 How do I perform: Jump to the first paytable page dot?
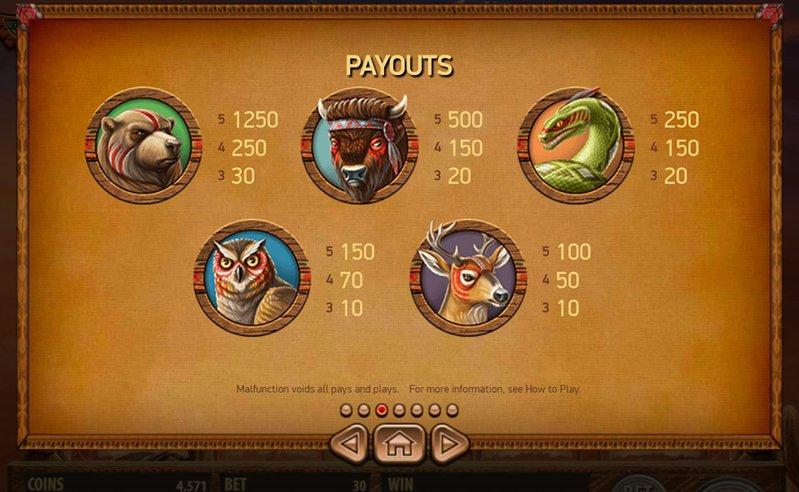[346, 410]
